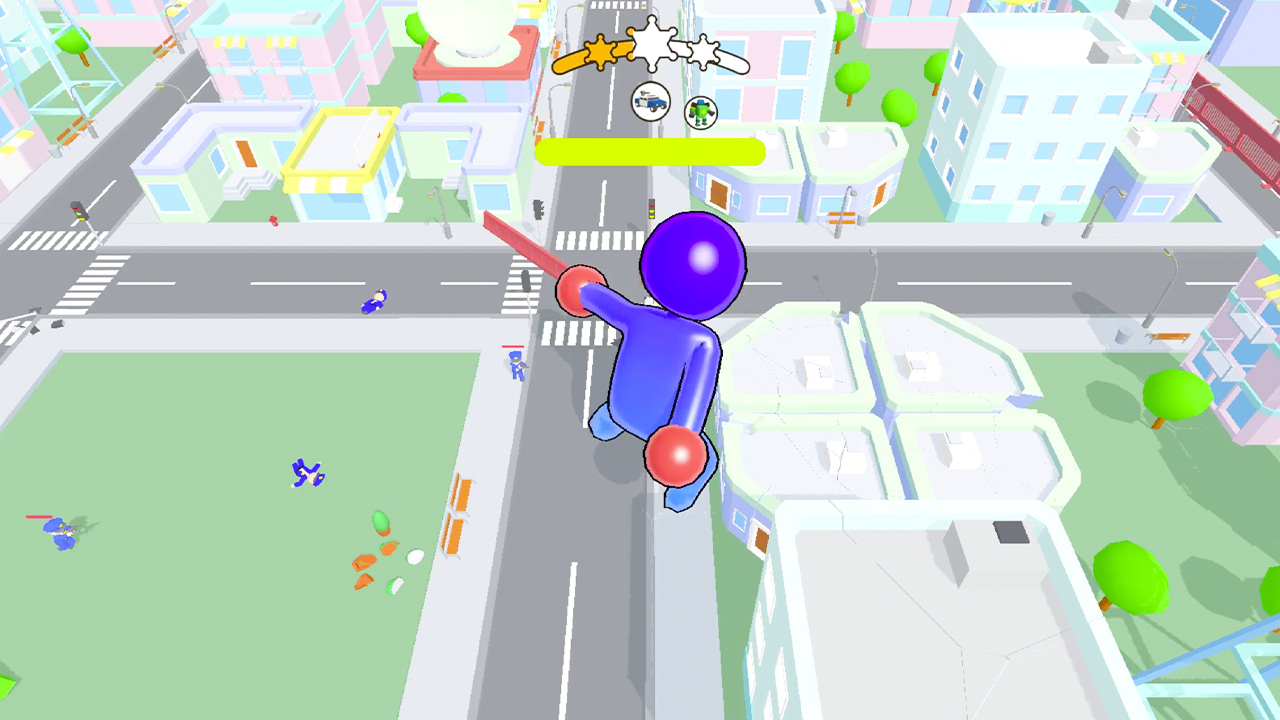Tap the green progress bar at the top
Viewport: 1280px width, 720px height.
tap(650, 151)
